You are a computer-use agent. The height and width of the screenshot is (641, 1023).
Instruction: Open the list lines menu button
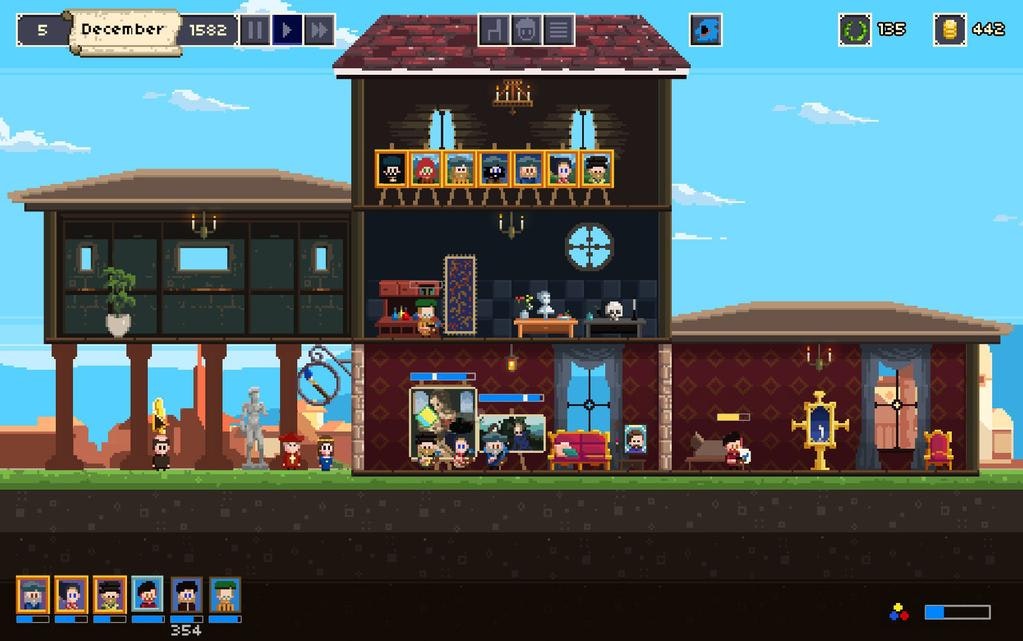(x=558, y=30)
